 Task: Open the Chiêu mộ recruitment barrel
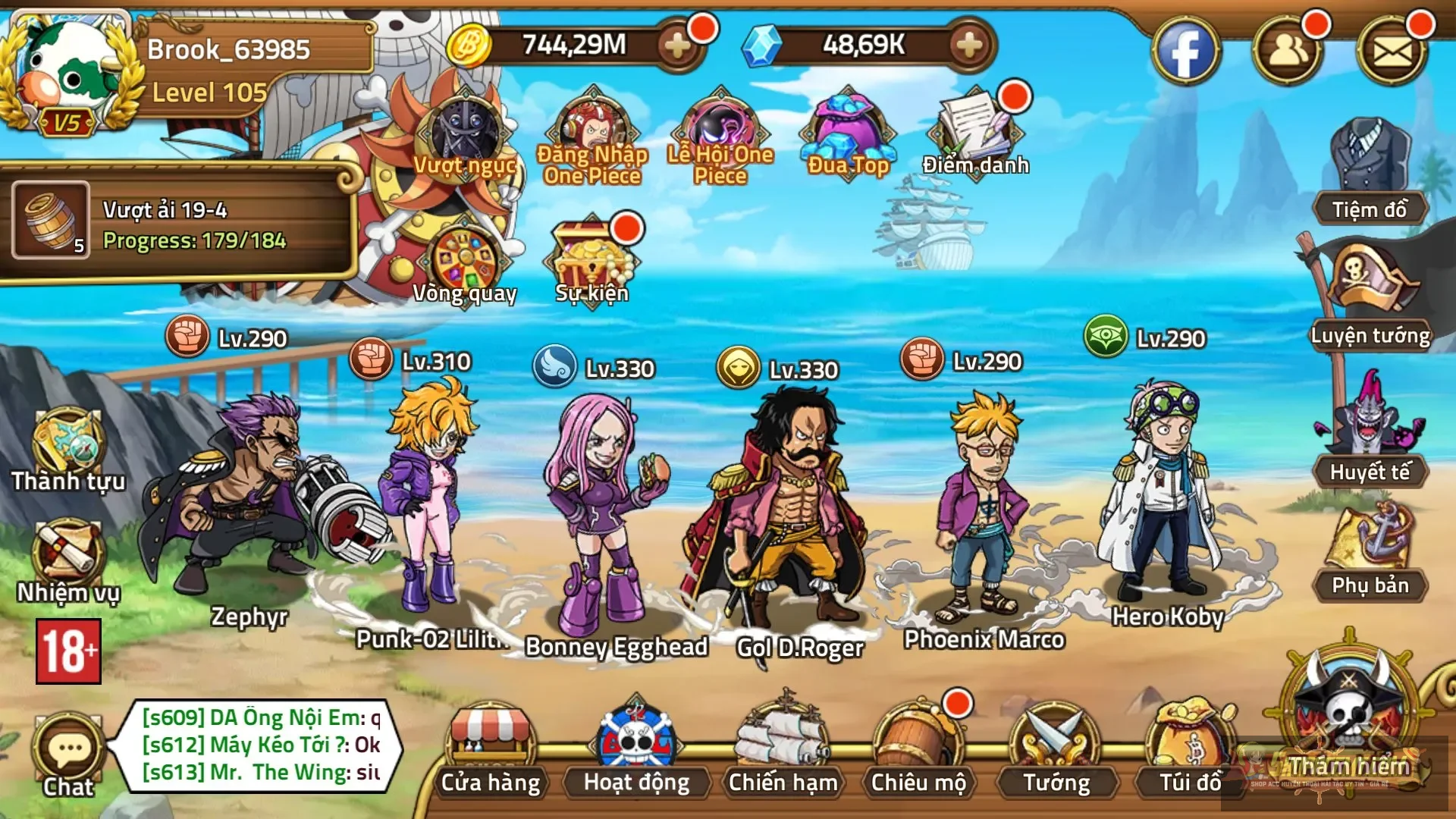point(918,751)
